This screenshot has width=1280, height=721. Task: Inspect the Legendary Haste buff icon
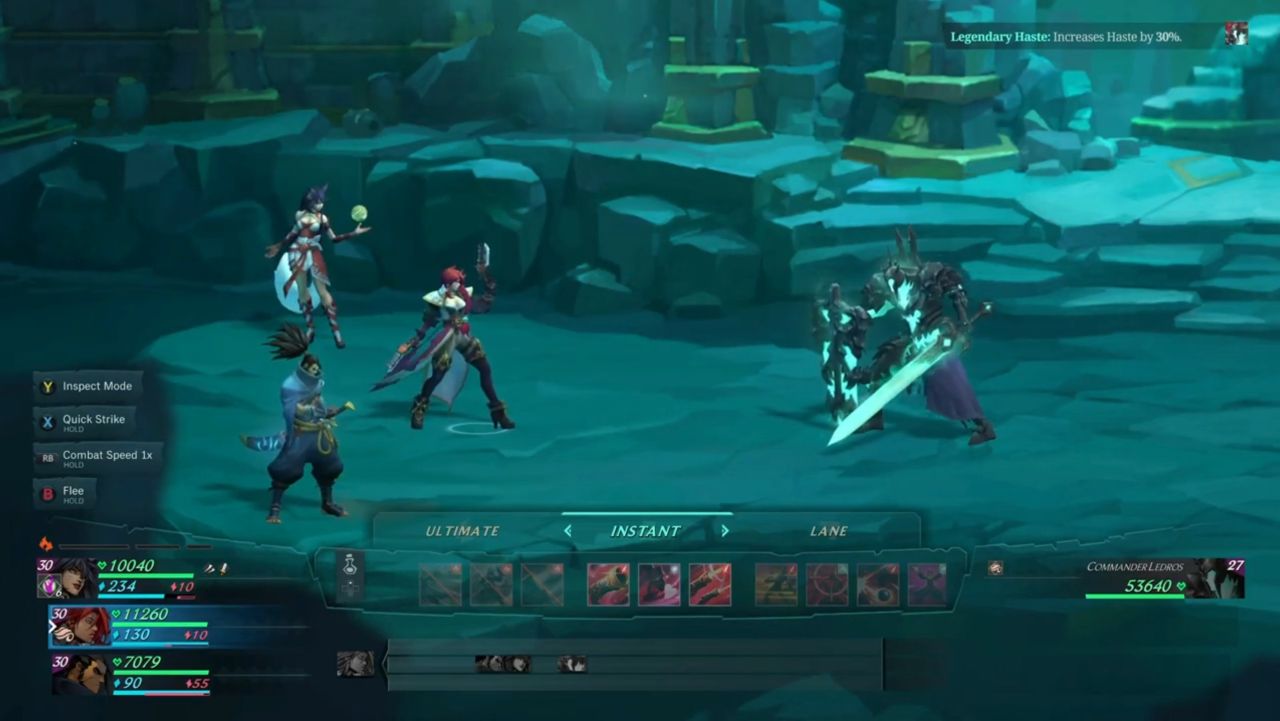1236,34
